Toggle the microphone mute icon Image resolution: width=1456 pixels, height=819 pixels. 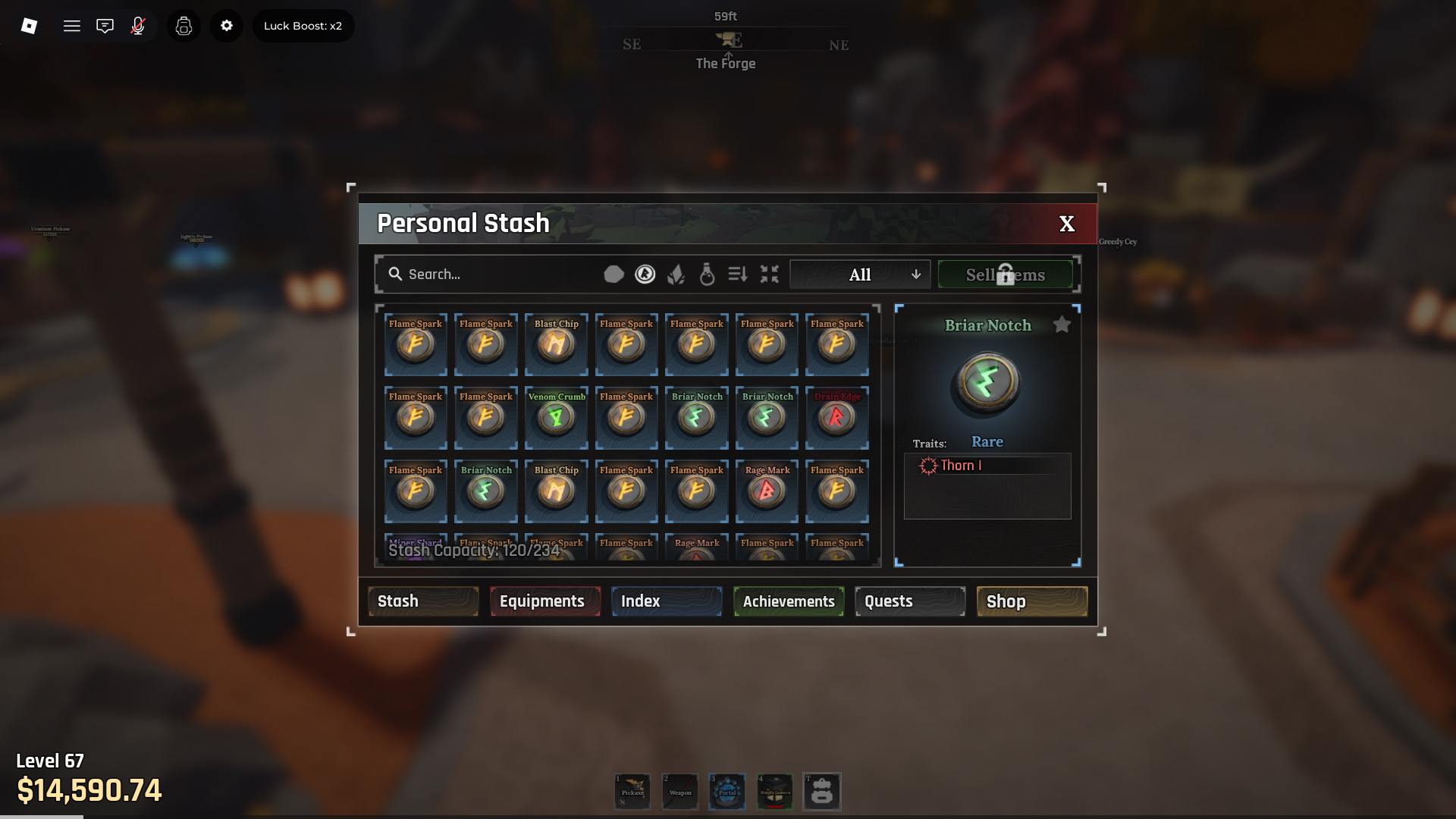pos(137,25)
